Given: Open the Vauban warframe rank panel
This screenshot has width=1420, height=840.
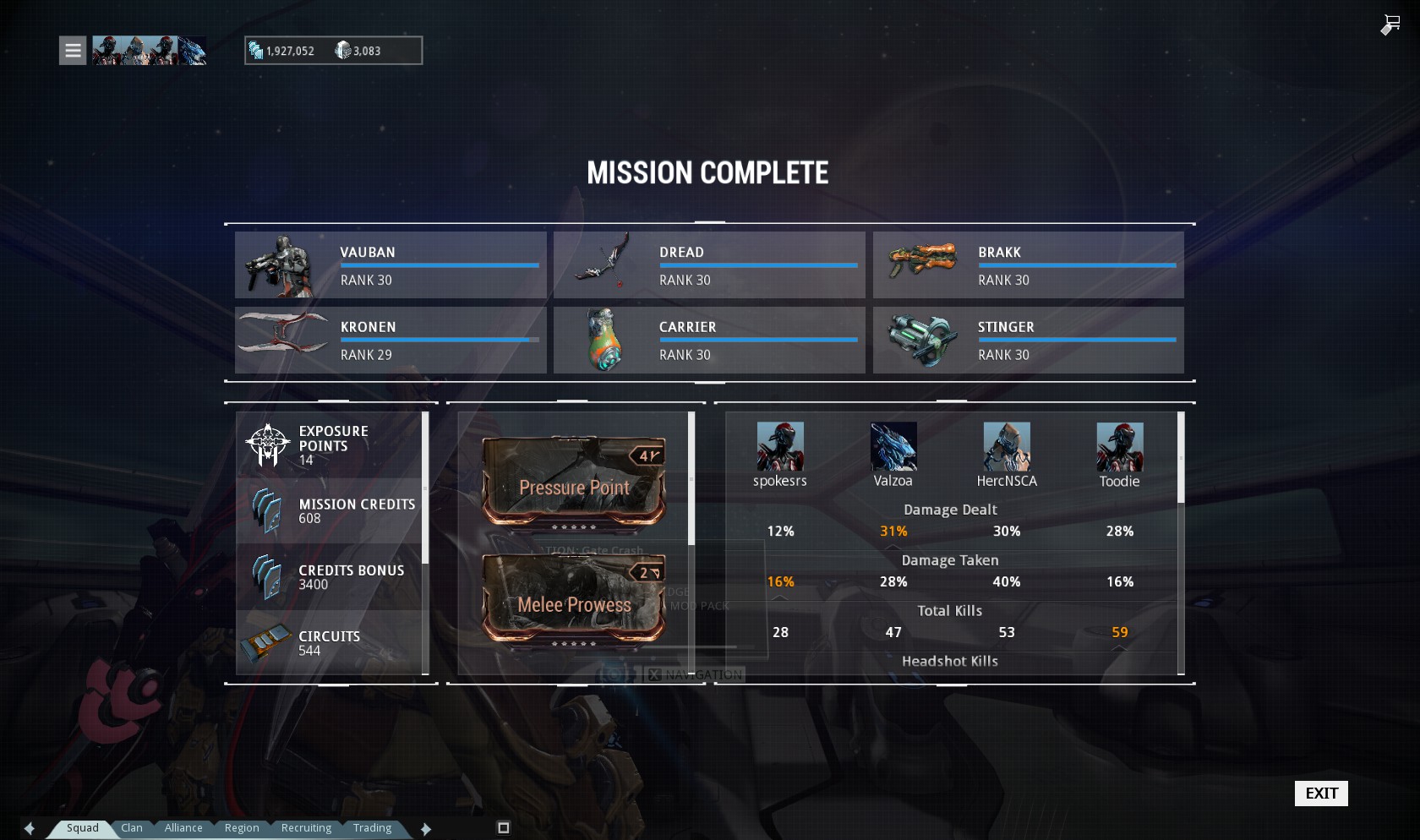Looking at the screenshot, I should click(x=390, y=265).
